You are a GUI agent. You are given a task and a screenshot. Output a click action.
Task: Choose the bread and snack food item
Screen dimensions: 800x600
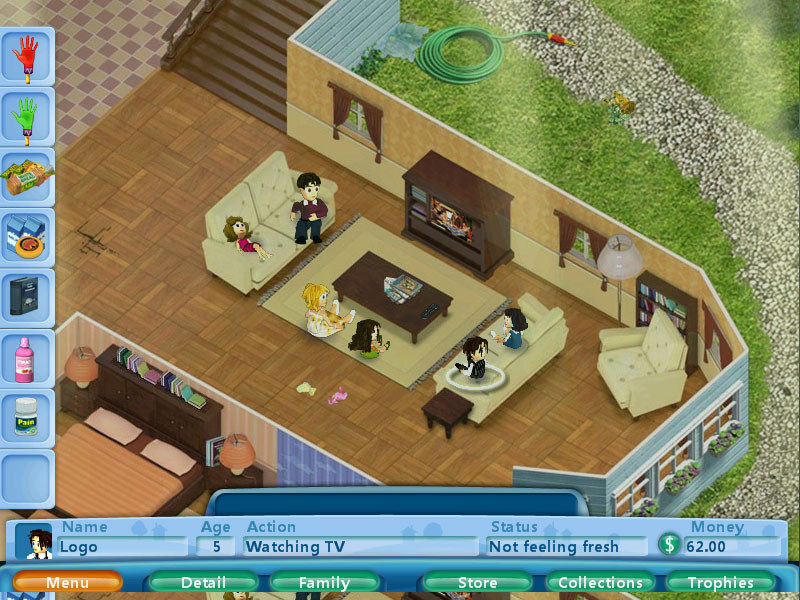pyautogui.click(x=26, y=178)
